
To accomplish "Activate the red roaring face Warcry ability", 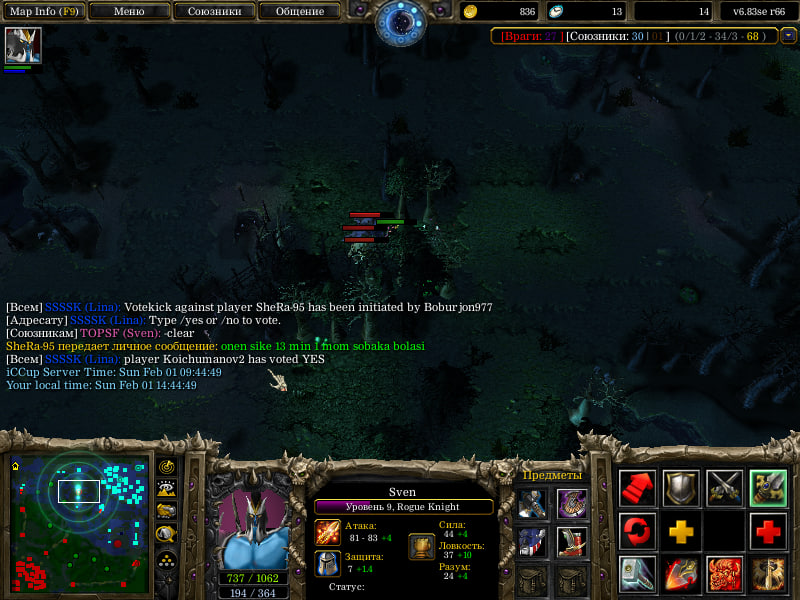I will [x=725, y=574].
